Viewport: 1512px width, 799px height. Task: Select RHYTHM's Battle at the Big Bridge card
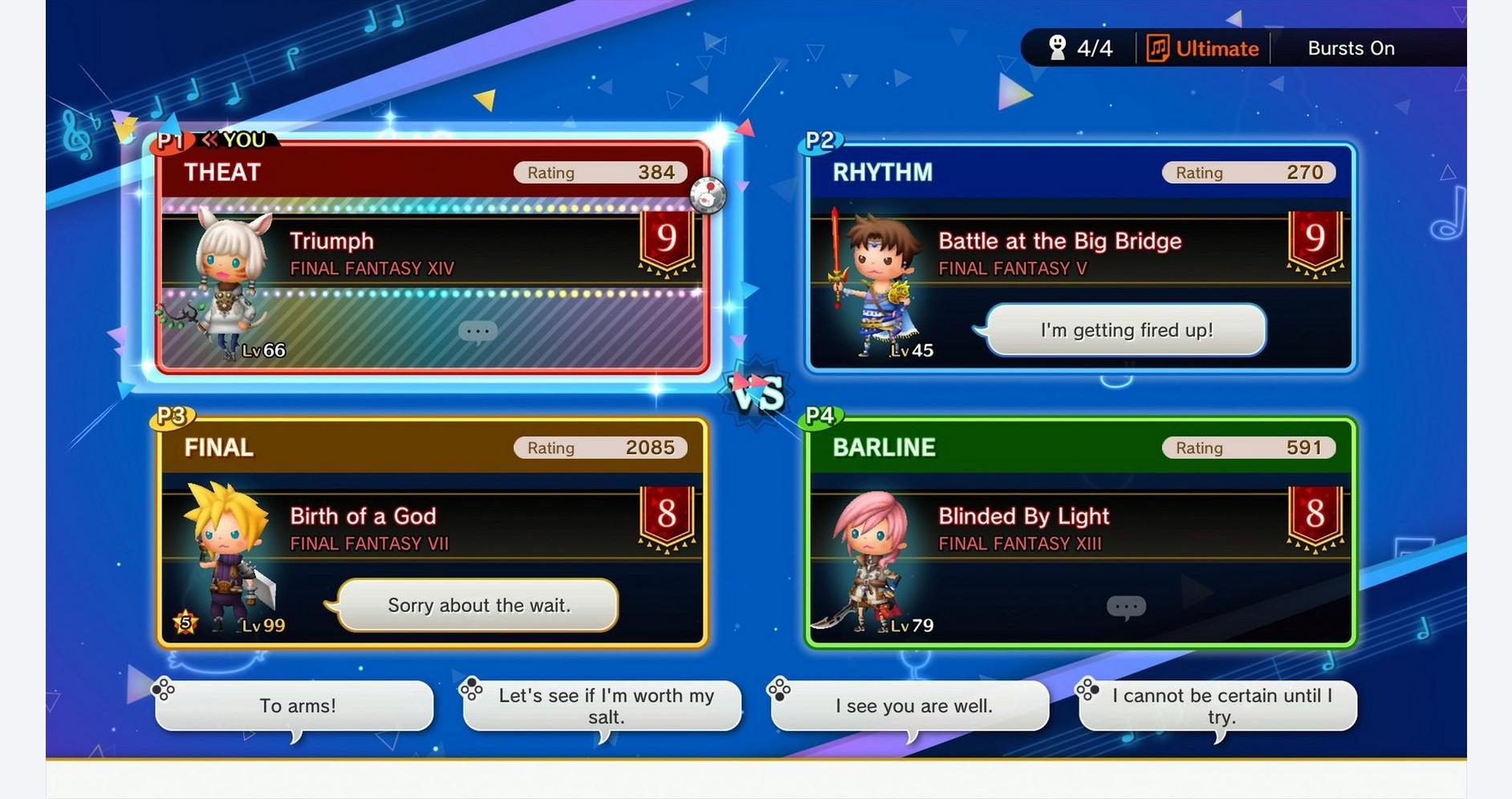[x=1080, y=257]
